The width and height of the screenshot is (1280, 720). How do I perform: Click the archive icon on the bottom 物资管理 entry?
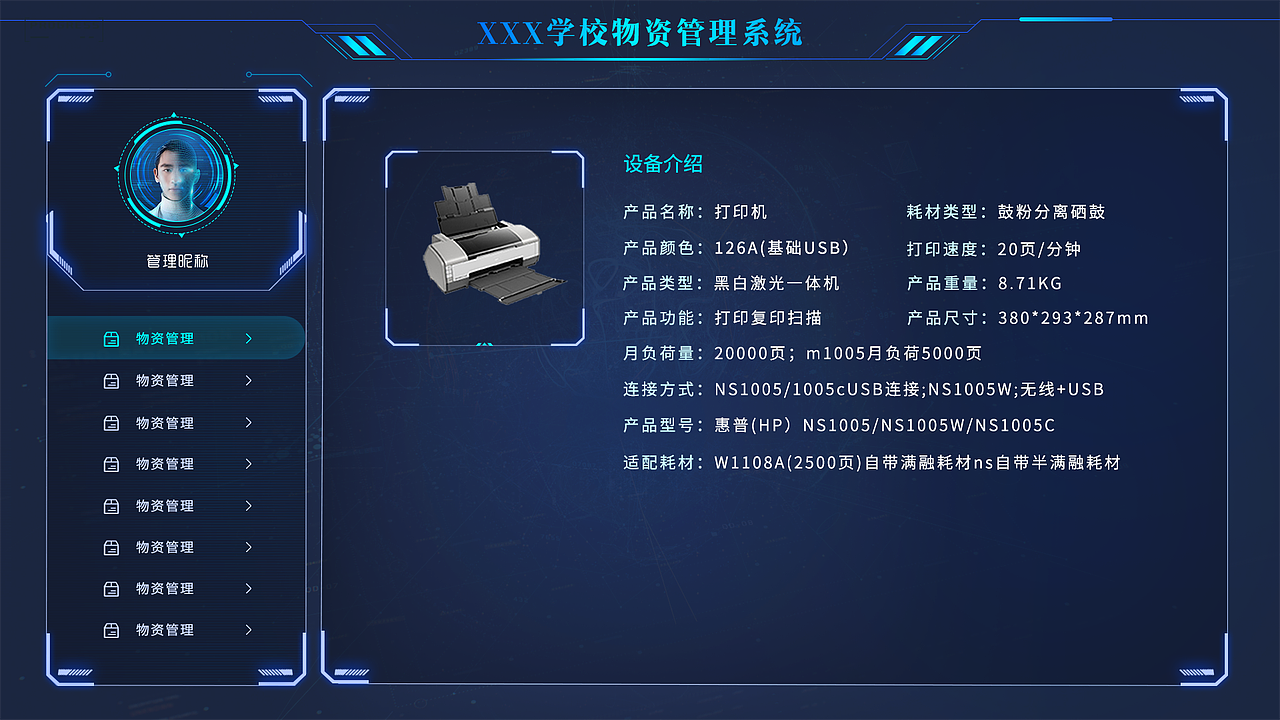click(x=113, y=629)
